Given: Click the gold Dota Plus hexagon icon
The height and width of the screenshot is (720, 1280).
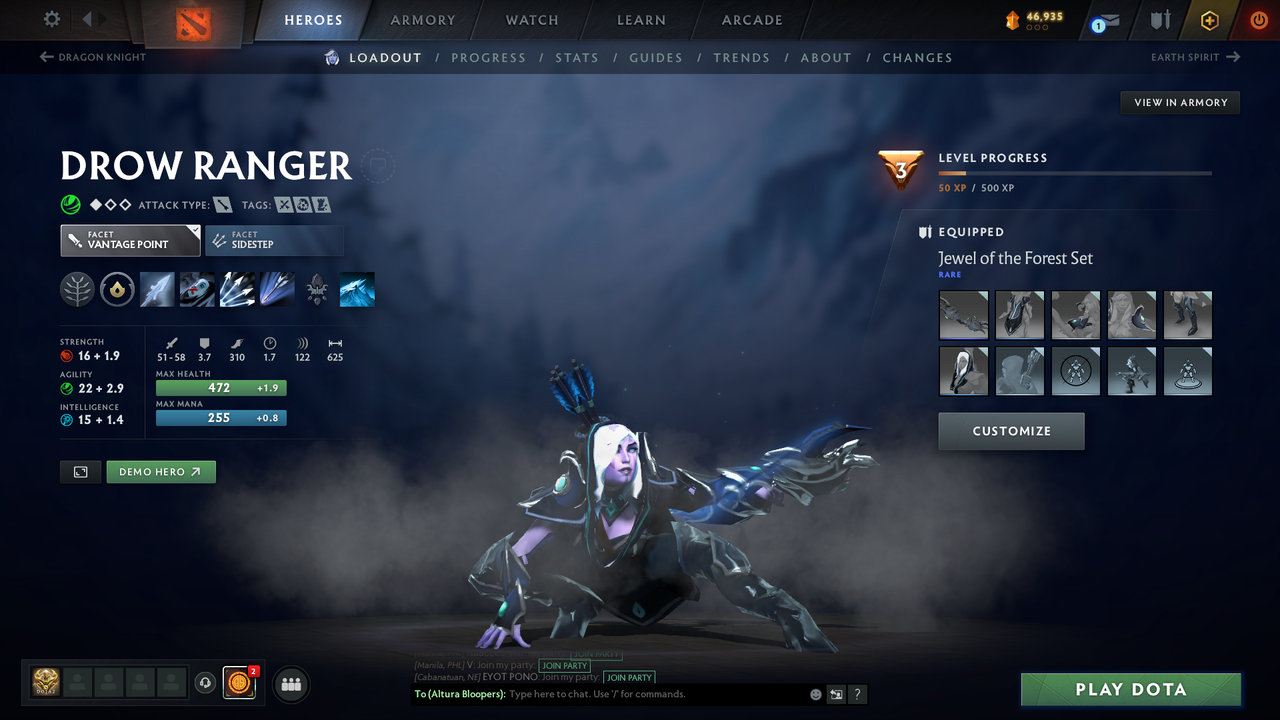Looking at the screenshot, I should coord(1209,19).
